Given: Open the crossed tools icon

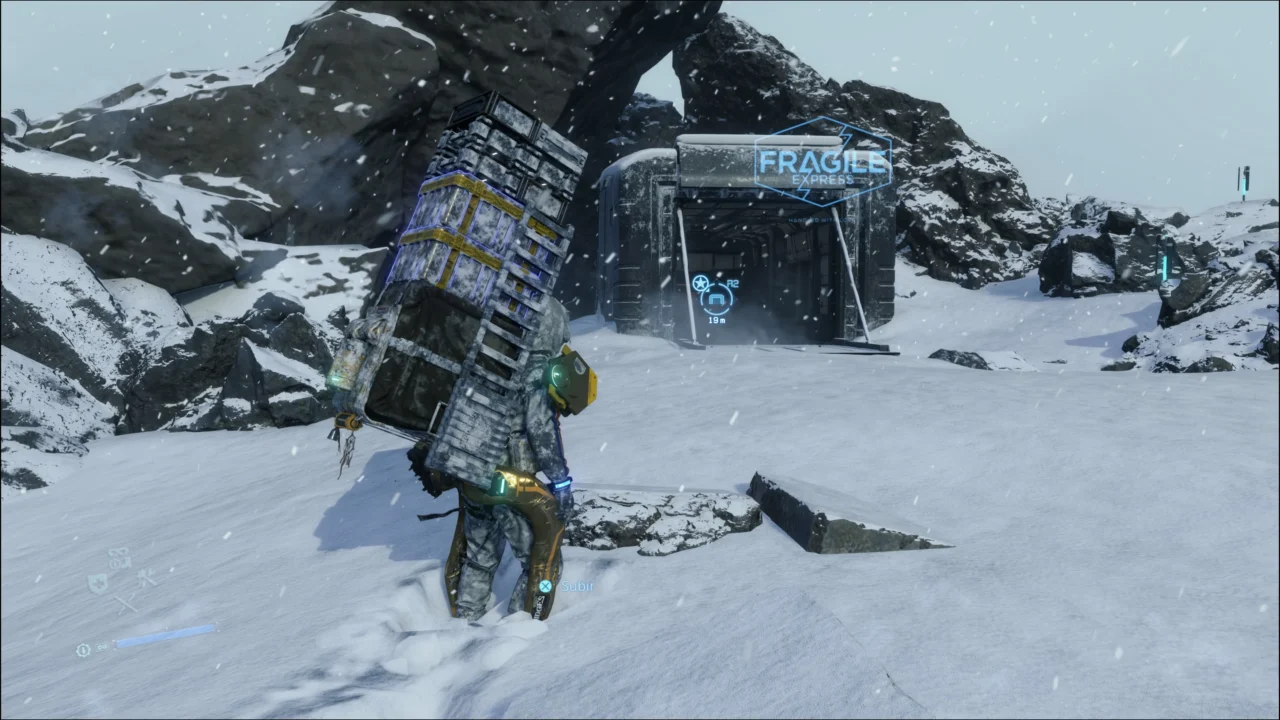Looking at the screenshot, I should pyautogui.click(x=146, y=577).
